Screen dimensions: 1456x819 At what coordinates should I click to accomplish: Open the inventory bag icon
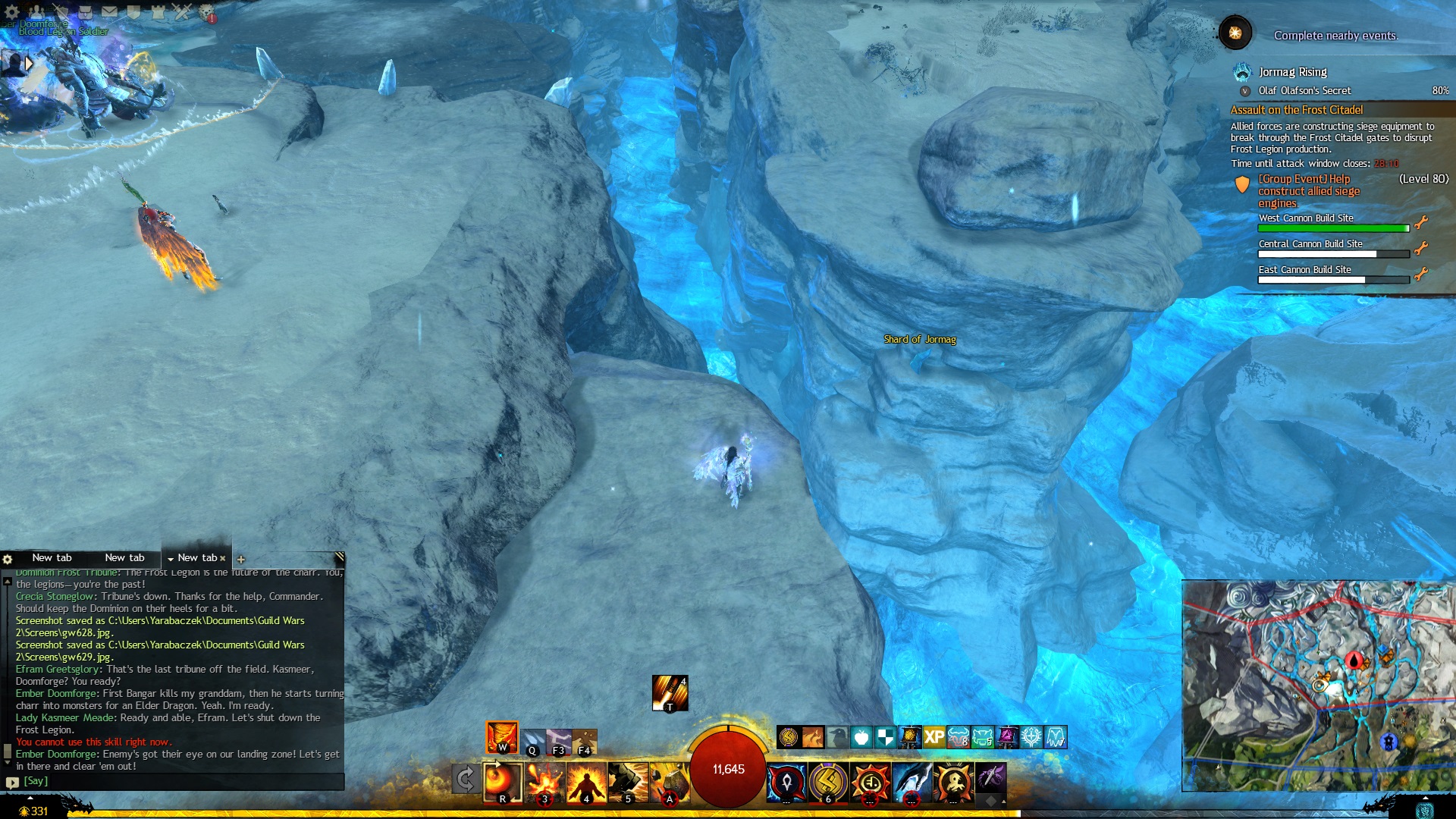click(x=85, y=11)
